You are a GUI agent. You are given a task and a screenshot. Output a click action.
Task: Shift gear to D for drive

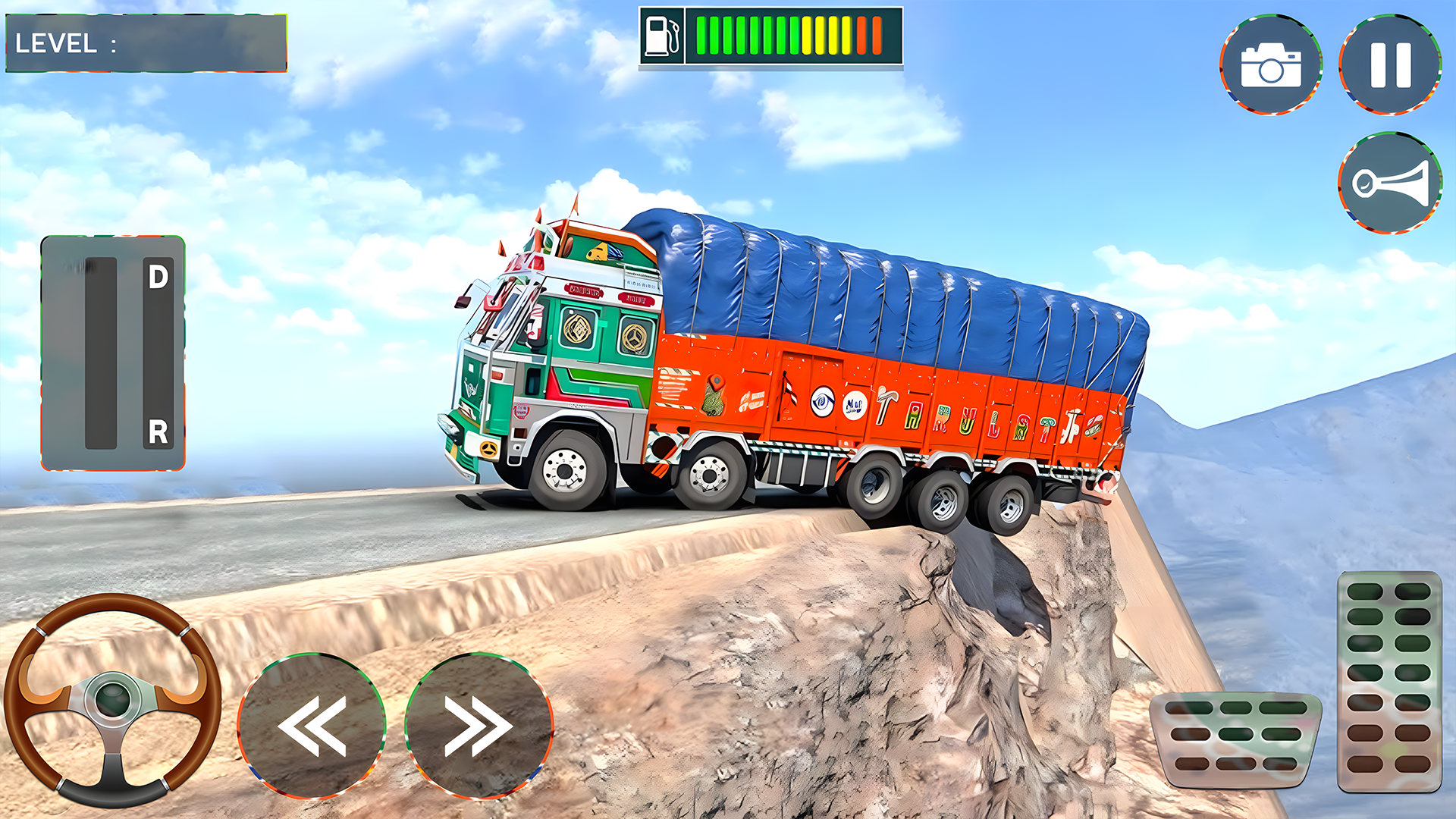tap(158, 278)
